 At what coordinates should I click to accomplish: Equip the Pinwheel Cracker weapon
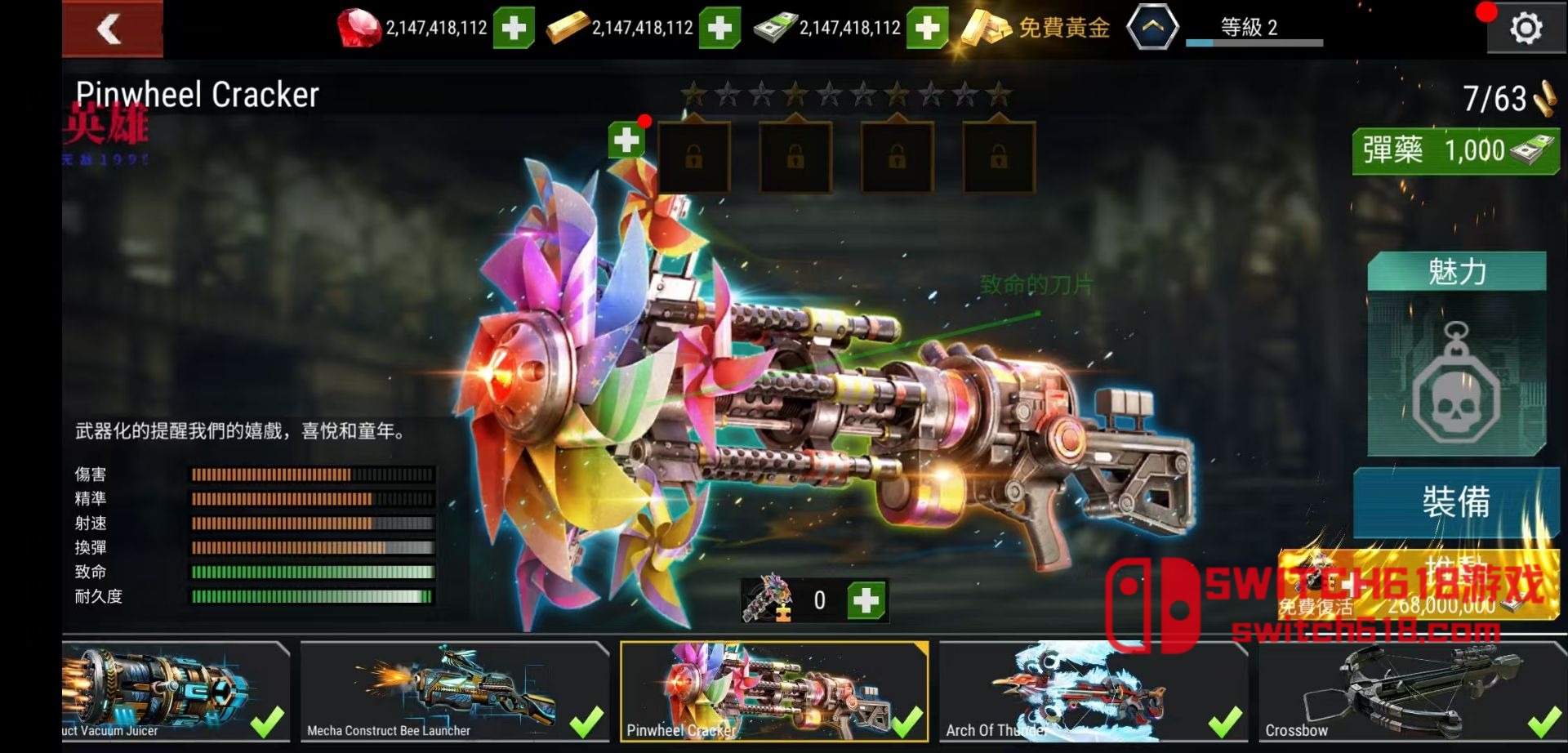point(1455,501)
